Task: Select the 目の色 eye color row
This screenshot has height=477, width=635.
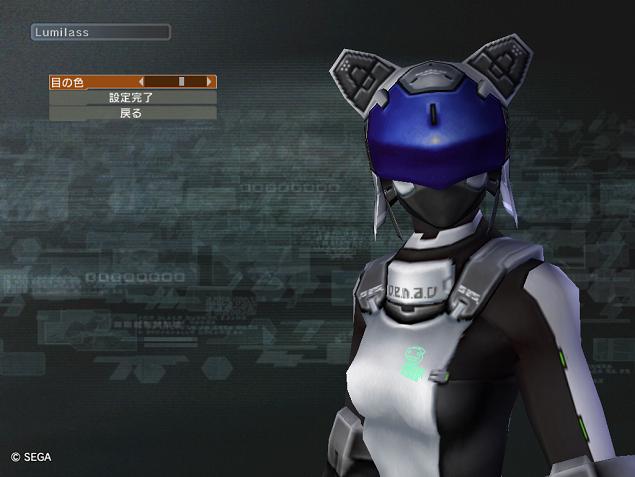Action: pyautogui.click(x=68, y=82)
